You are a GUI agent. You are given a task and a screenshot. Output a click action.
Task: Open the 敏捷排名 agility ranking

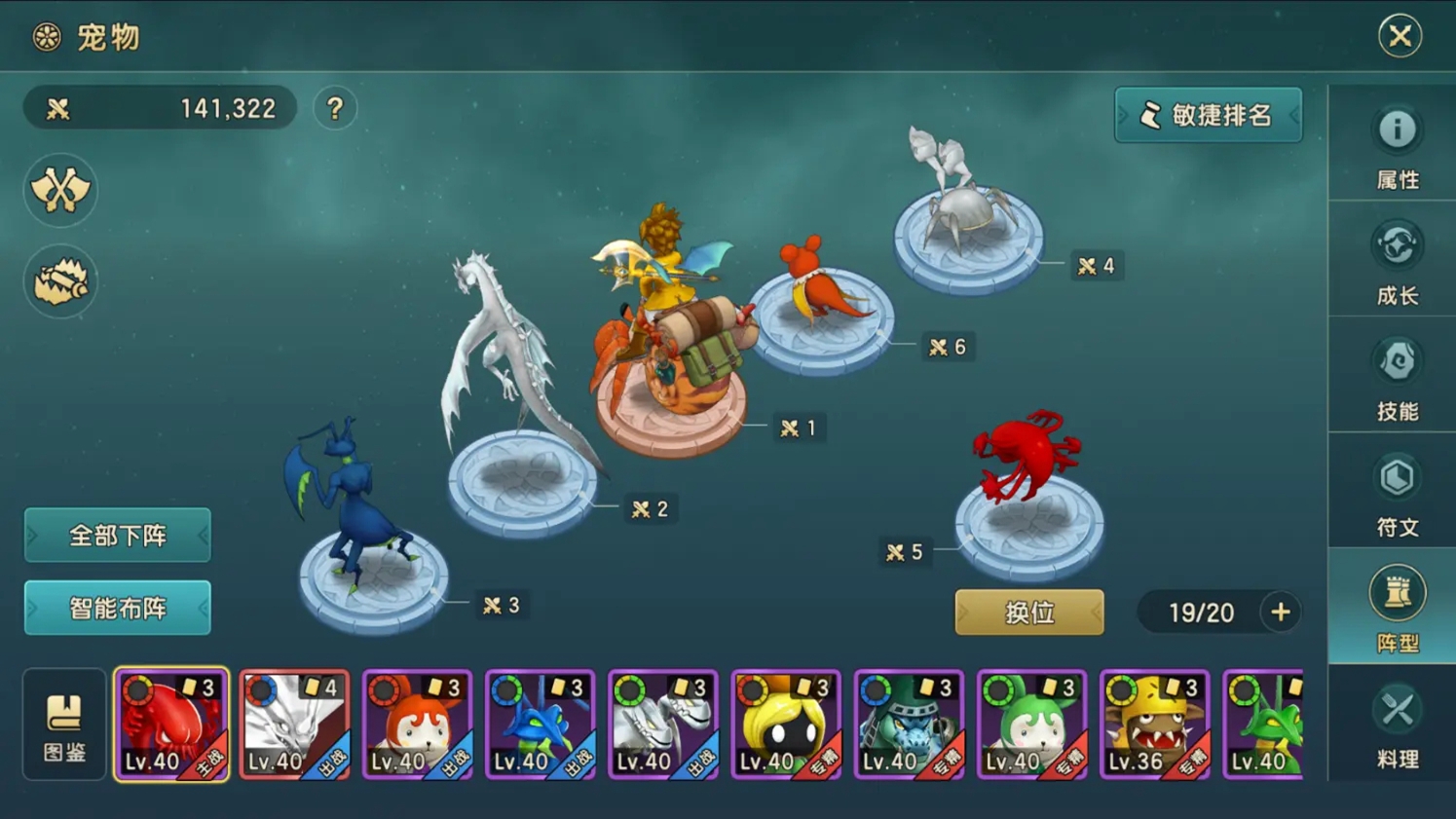(x=1208, y=115)
